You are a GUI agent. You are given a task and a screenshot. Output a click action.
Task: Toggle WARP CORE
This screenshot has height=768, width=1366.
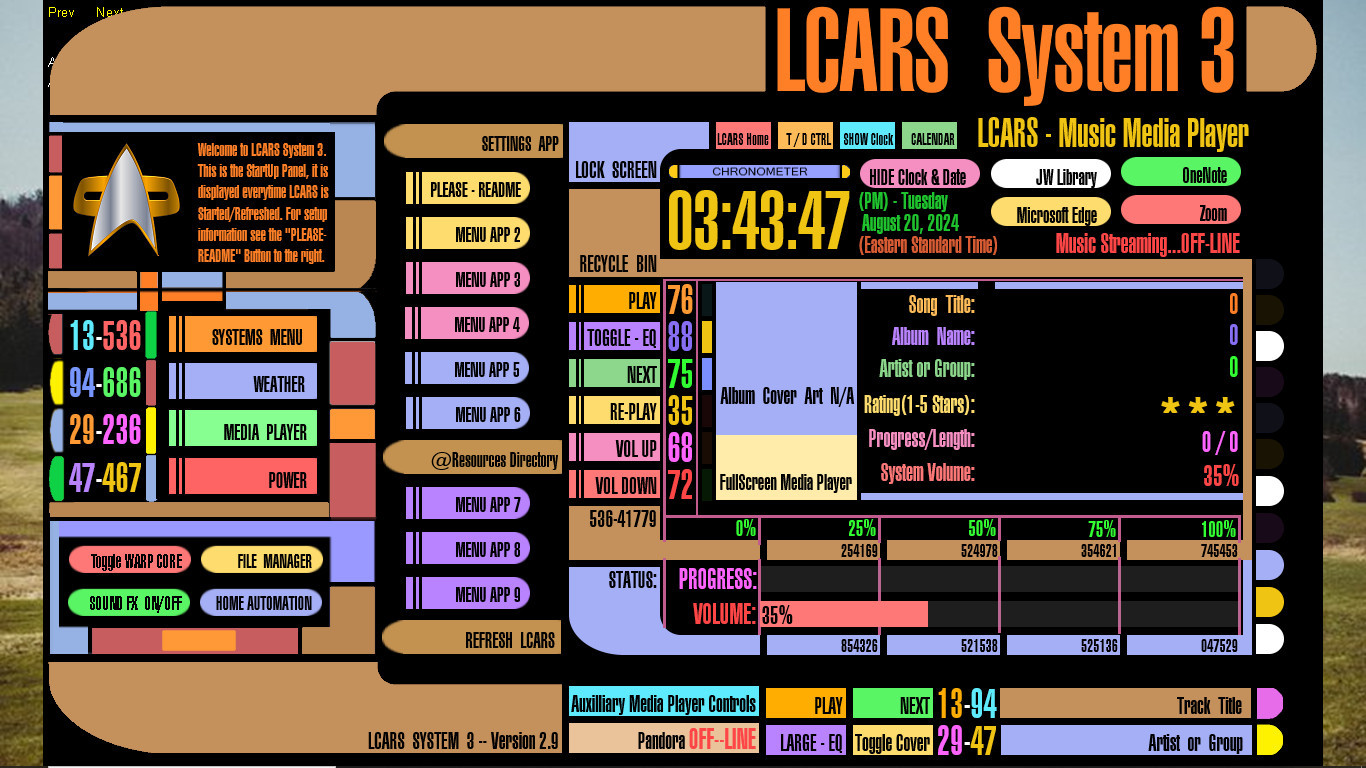pyautogui.click(x=132, y=560)
